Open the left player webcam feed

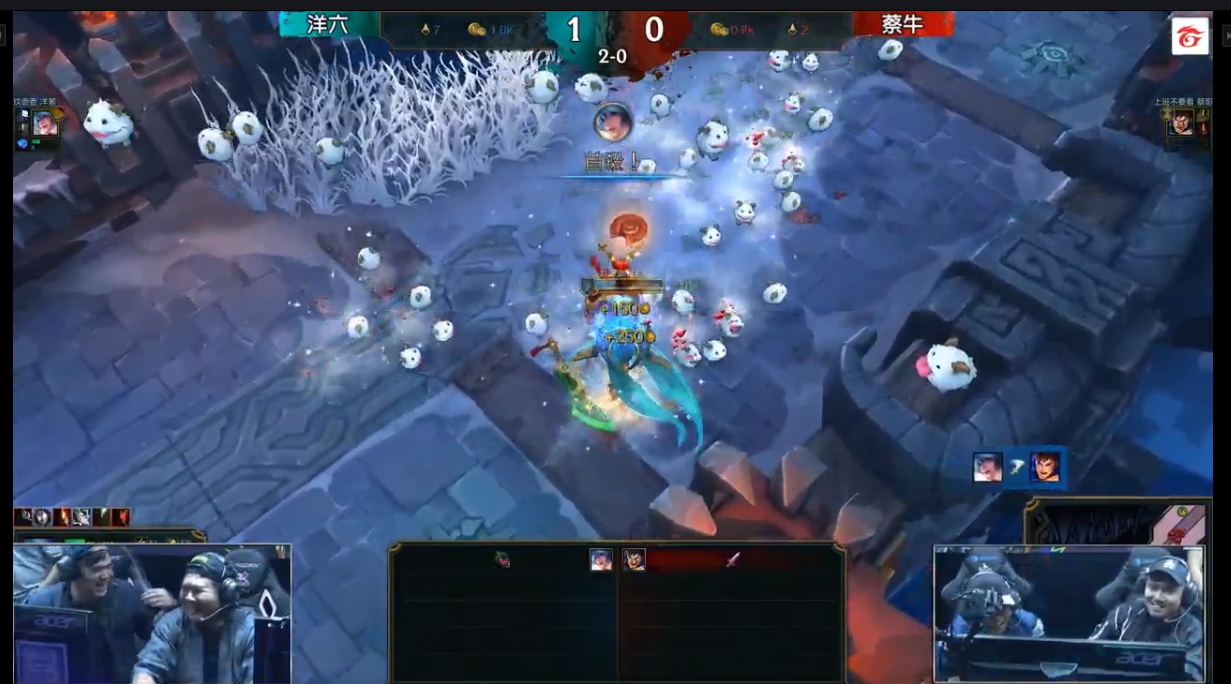(152, 613)
